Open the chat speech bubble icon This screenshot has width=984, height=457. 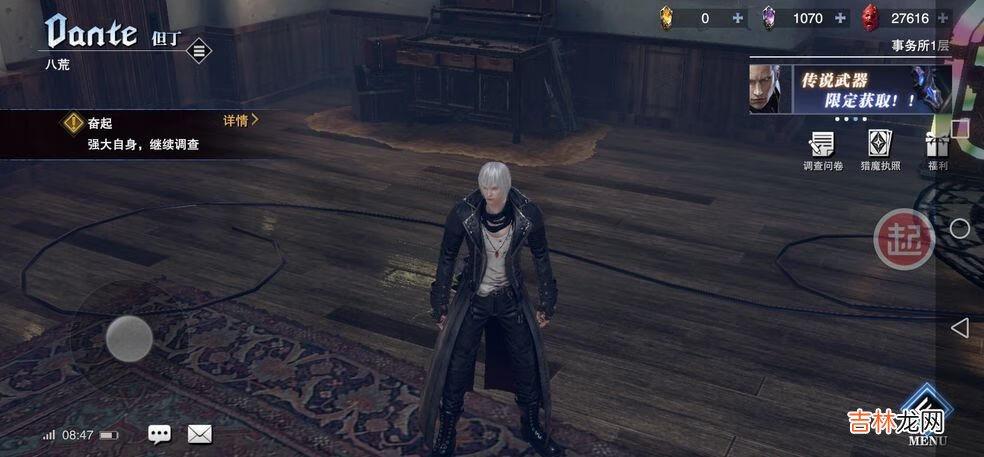[x=159, y=434]
